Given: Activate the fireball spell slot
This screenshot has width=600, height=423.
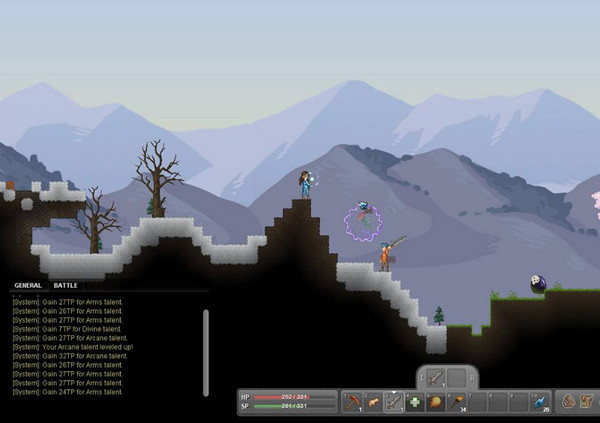Looking at the screenshot, I should (435, 401).
